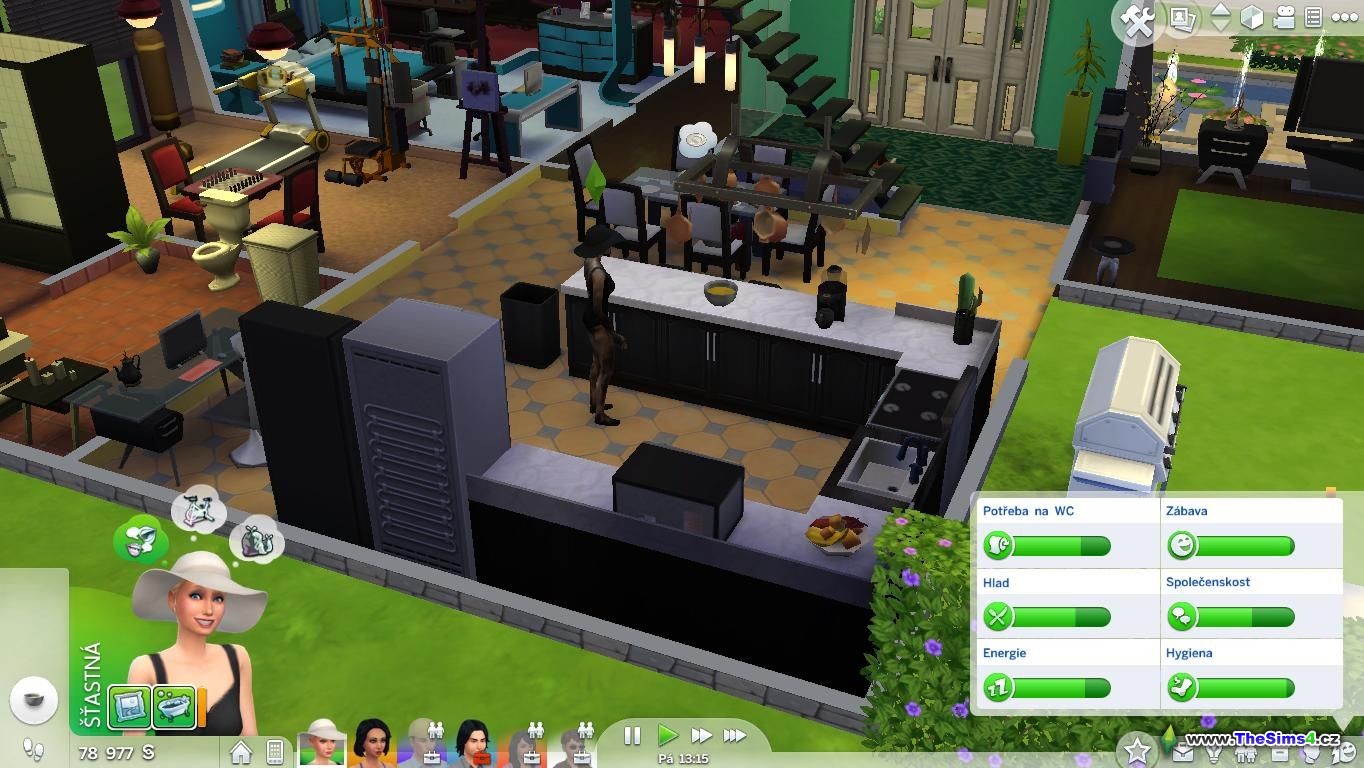Viewport: 1364px width, 768px height.
Task: Click the exercise bike thought bubble whim
Action: point(198,511)
